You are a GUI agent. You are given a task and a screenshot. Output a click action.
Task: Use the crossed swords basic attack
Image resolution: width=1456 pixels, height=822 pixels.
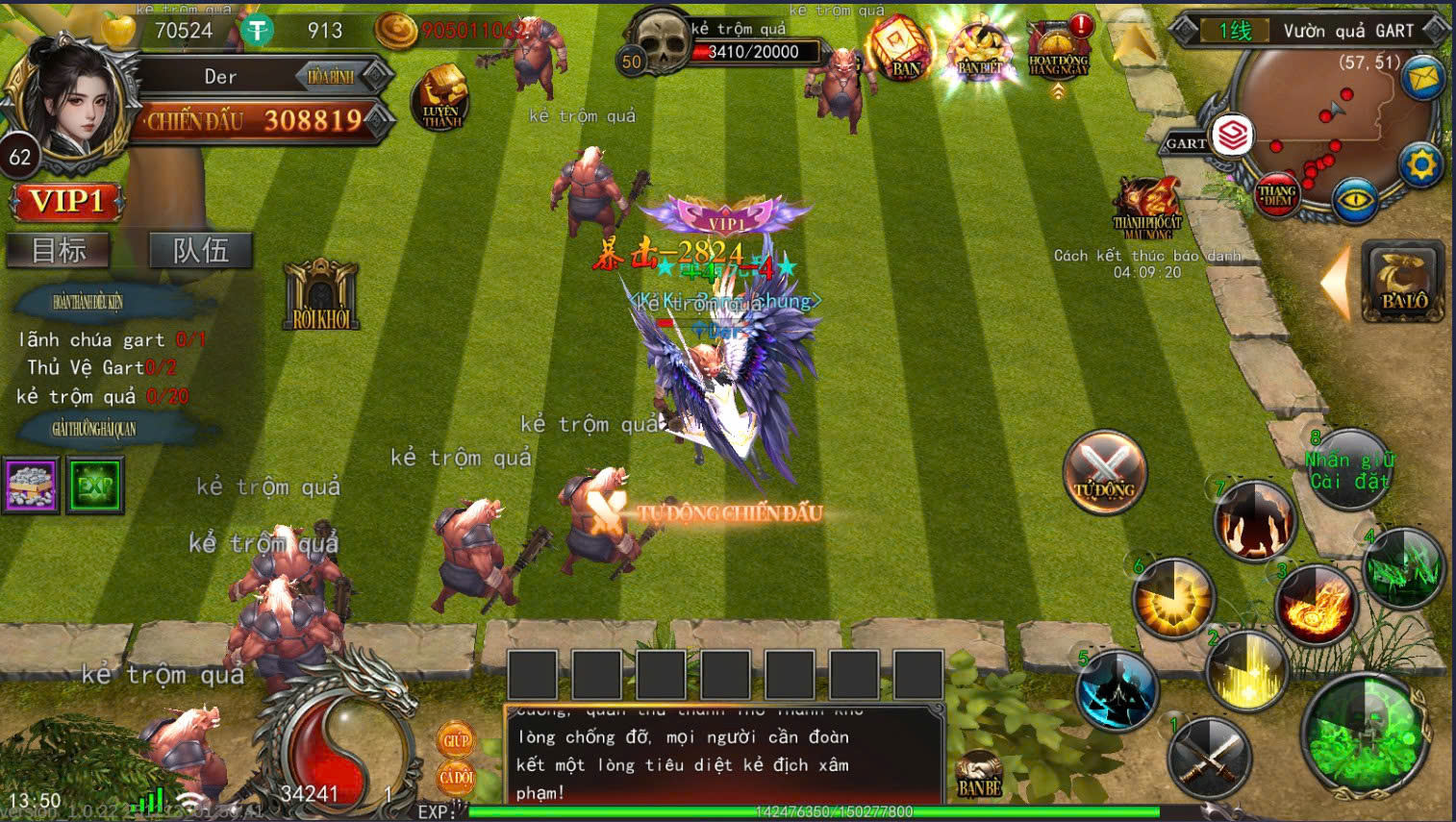pos(1209,757)
